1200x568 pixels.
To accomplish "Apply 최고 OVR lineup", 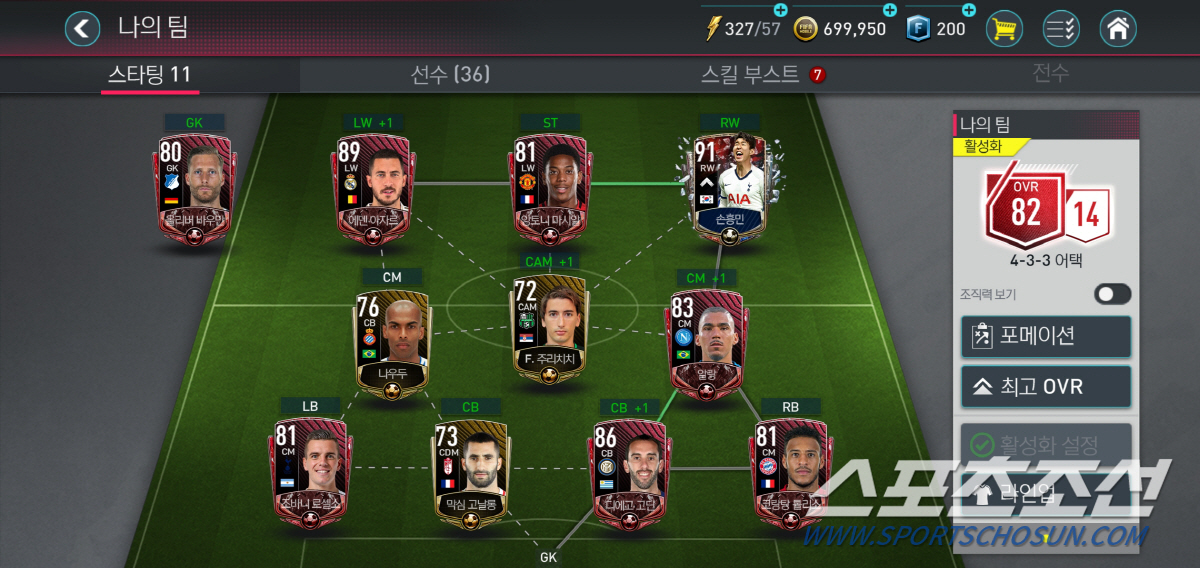I will tap(1045, 386).
